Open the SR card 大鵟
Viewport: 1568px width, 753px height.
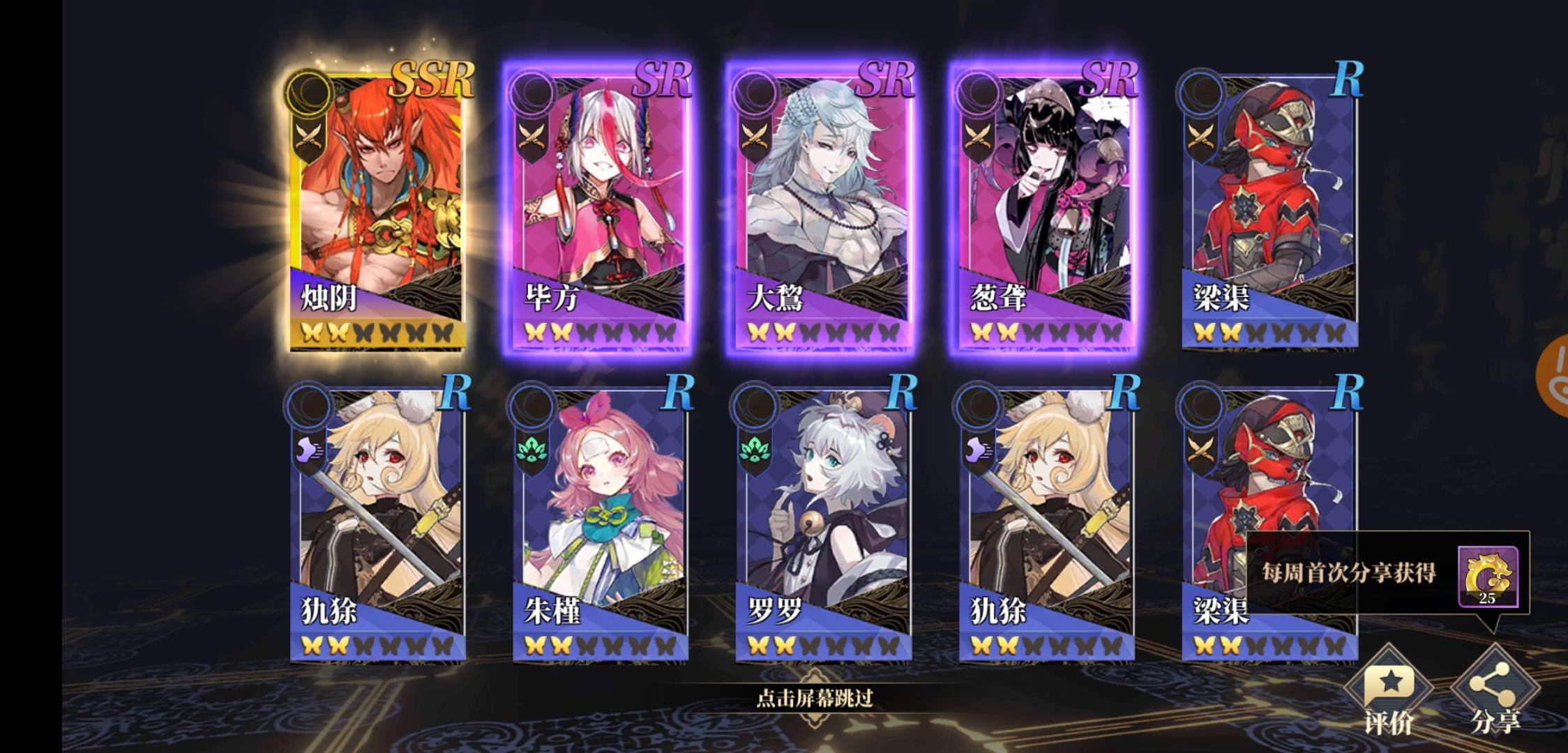coord(824,202)
